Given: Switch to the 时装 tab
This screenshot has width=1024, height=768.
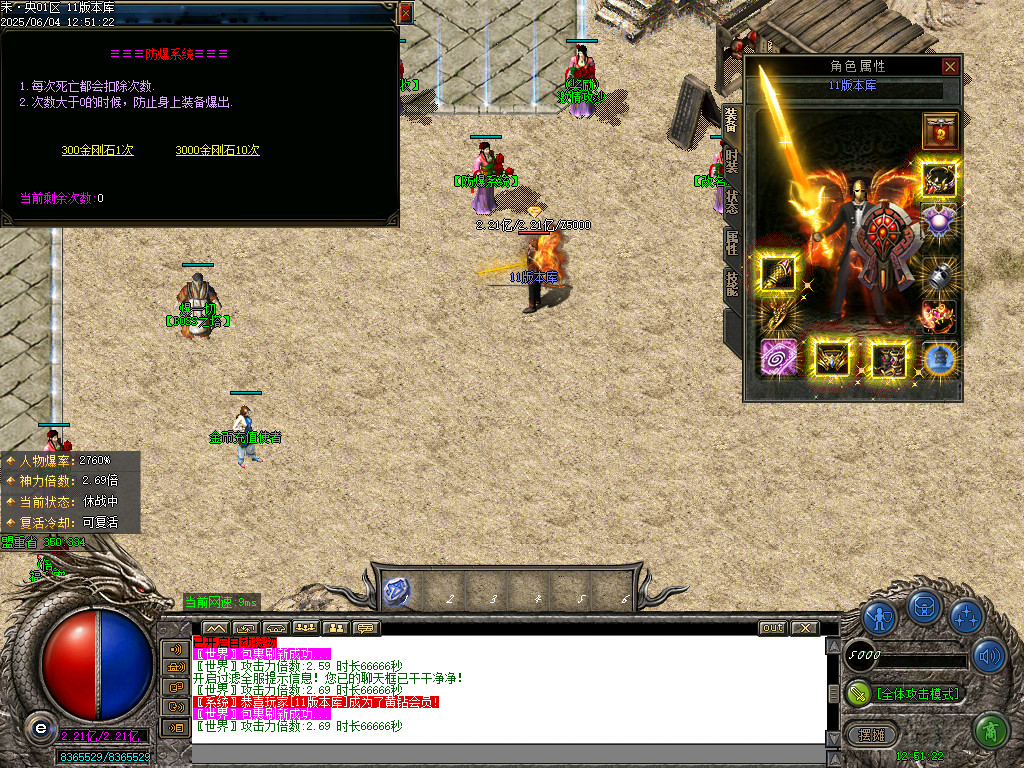Looking at the screenshot, I should (x=732, y=160).
